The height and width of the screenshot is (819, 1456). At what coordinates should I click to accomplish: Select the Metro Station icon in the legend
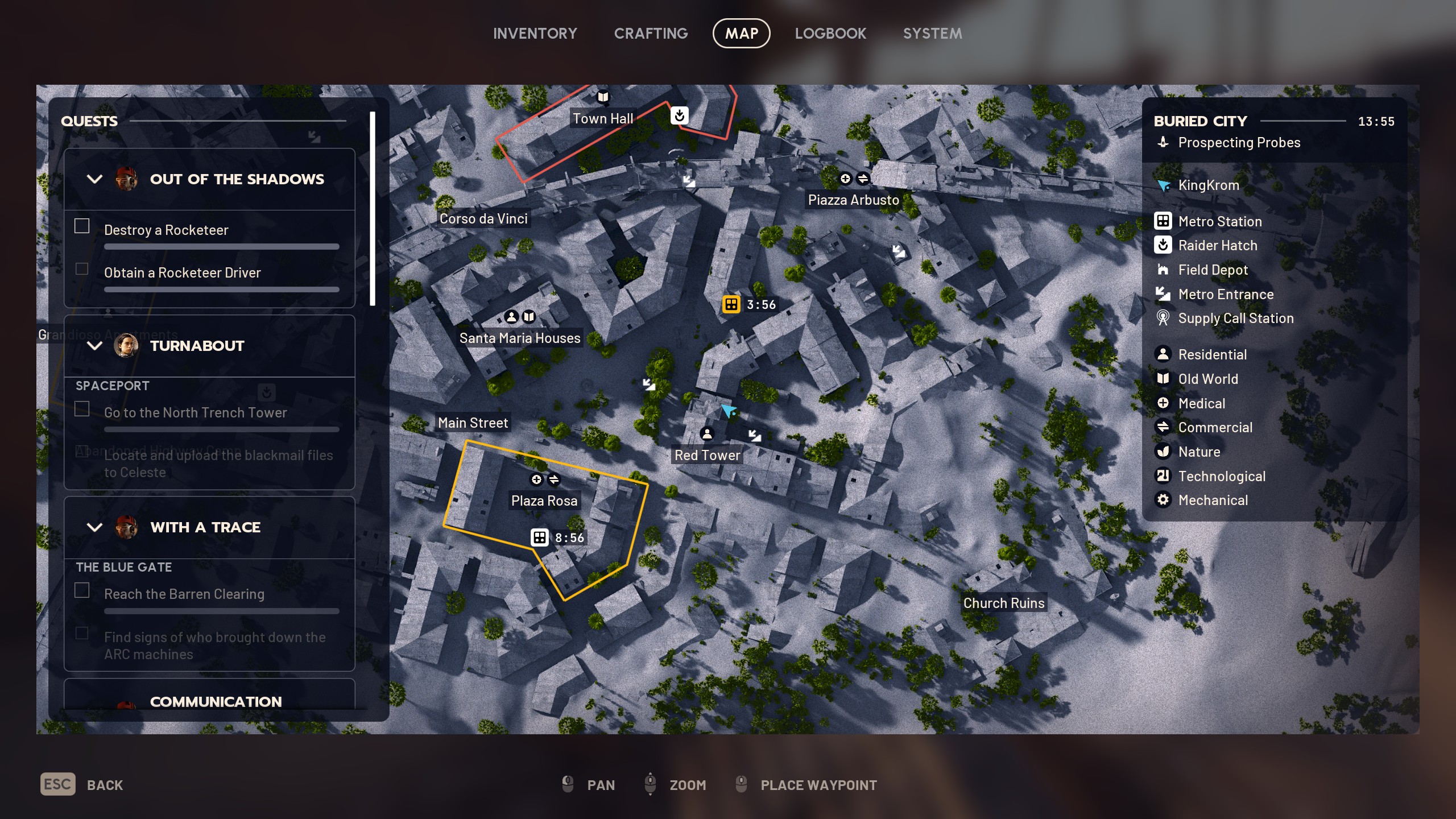click(x=1164, y=221)
